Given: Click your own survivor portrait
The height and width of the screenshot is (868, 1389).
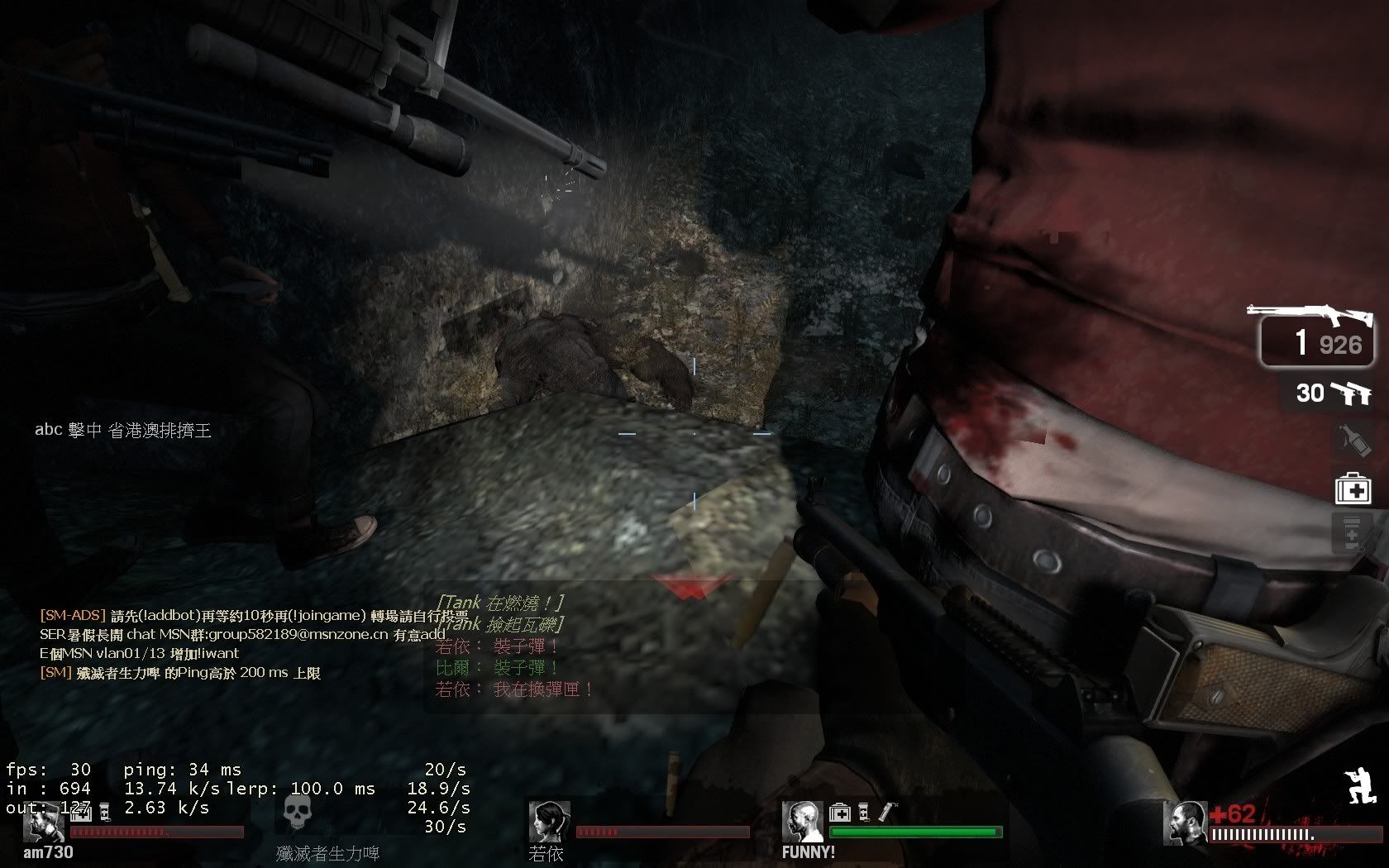Looking at the screenshot, I should (1184, 823).
